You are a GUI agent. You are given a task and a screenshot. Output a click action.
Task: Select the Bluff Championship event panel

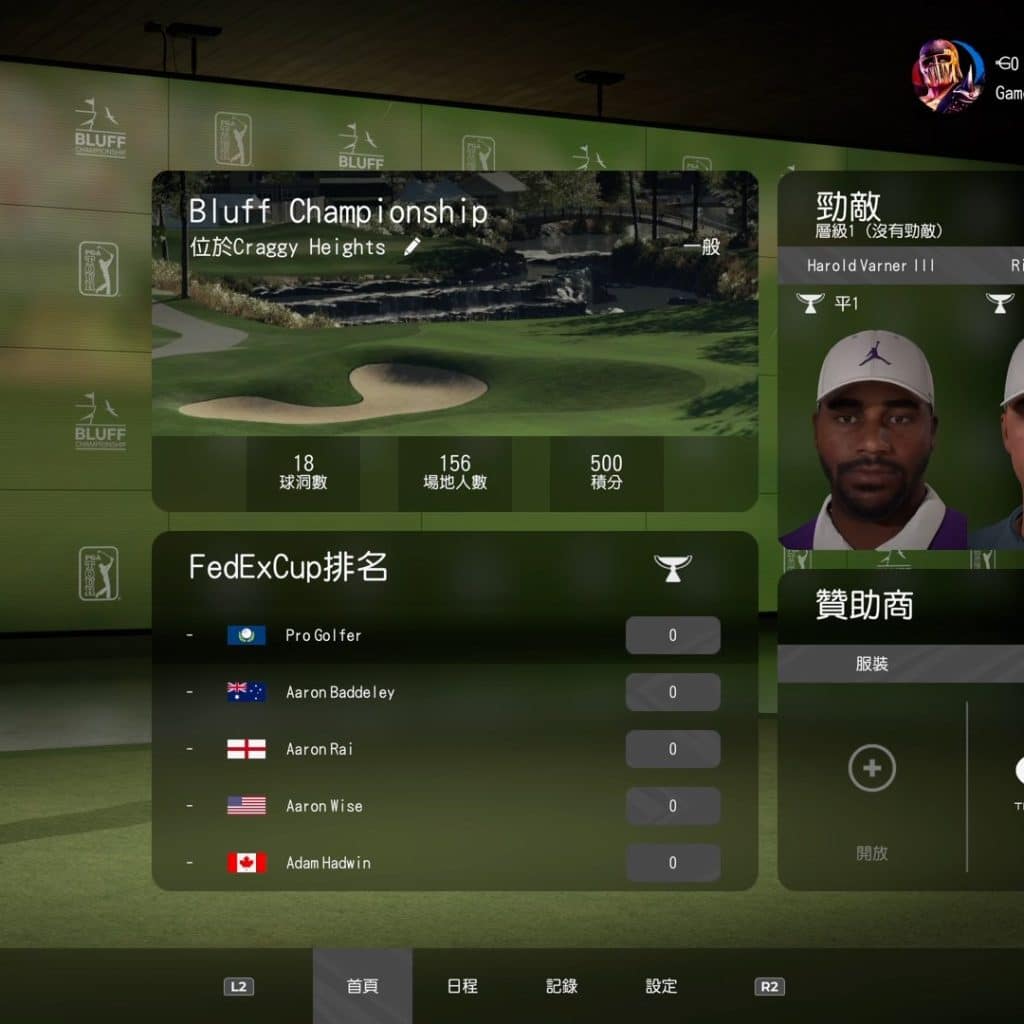(x=454, y=340)
